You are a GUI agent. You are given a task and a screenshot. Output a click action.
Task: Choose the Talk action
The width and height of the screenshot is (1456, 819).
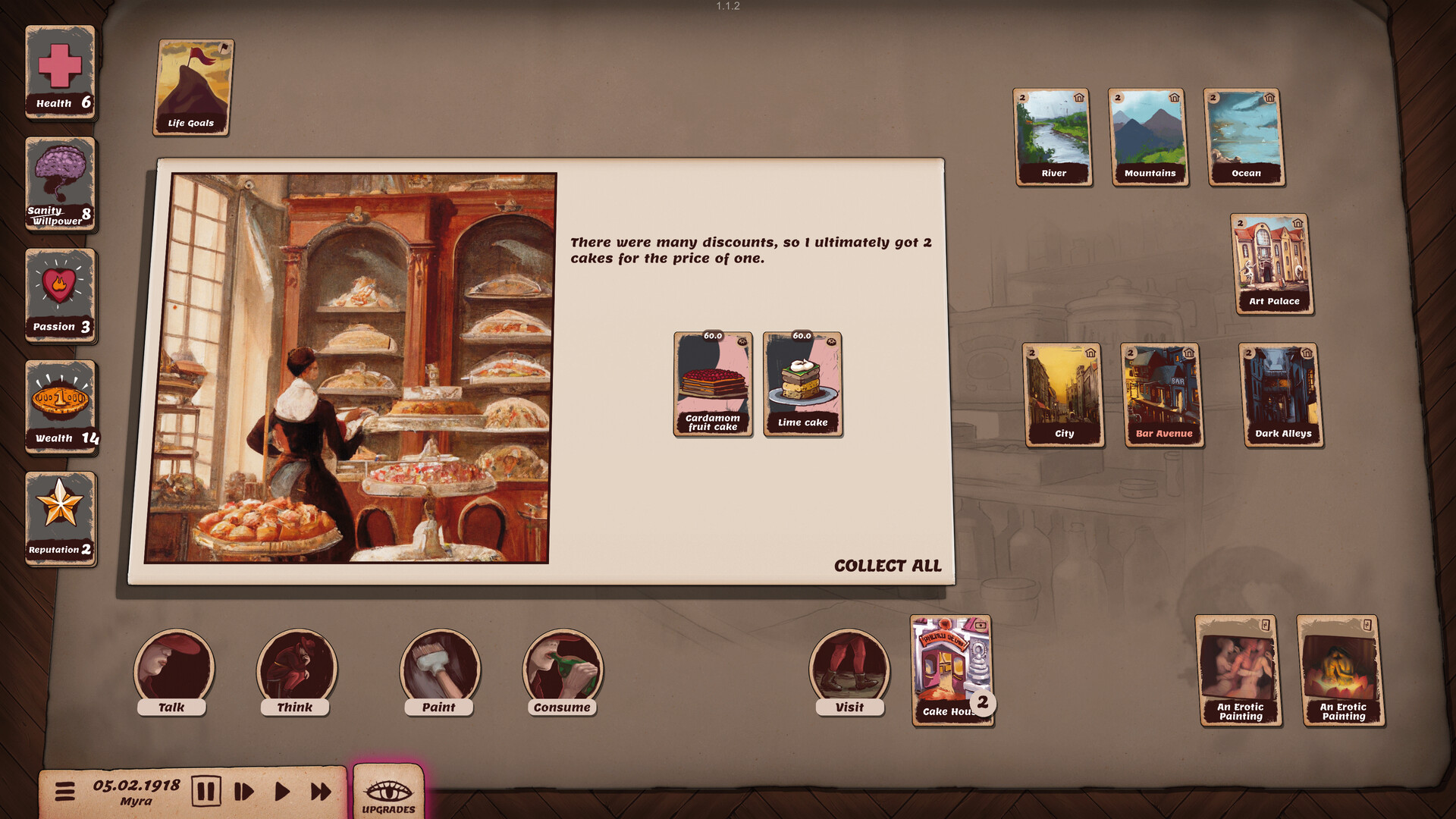pos(173,671)
